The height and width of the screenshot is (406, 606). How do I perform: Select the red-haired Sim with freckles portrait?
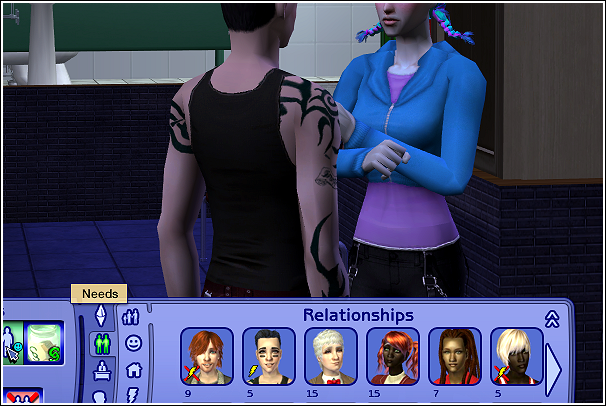(207, 355)
